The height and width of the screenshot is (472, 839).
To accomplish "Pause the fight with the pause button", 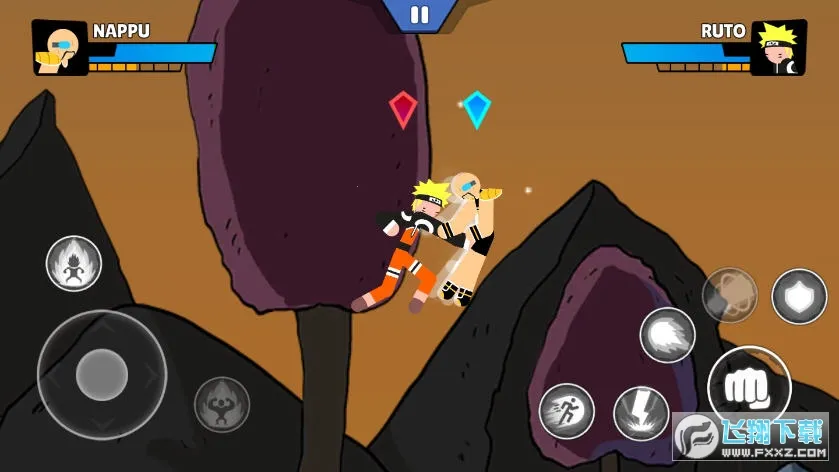I will tap(420, 15).
